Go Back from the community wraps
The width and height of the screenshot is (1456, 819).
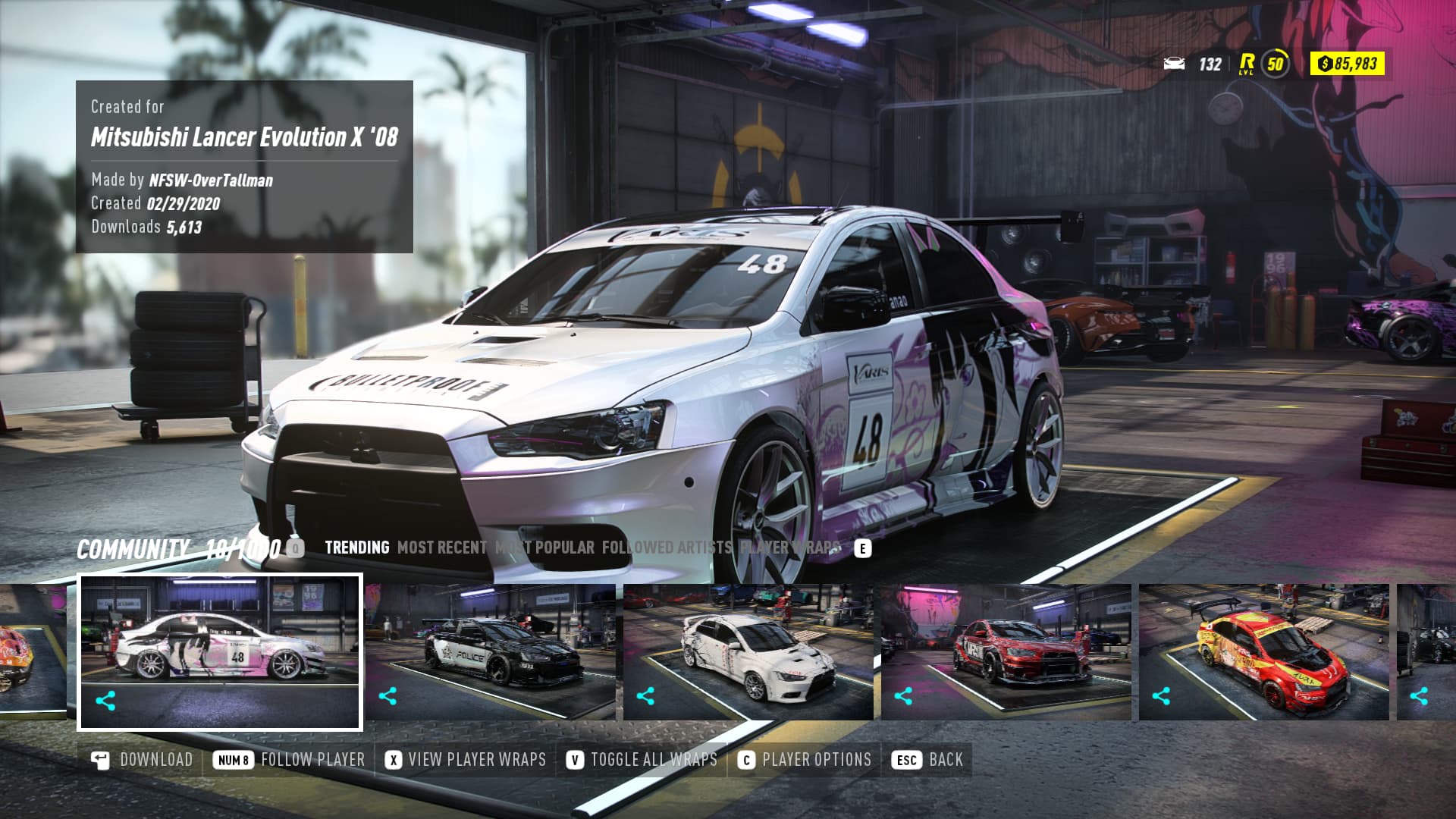click(929, 760)
